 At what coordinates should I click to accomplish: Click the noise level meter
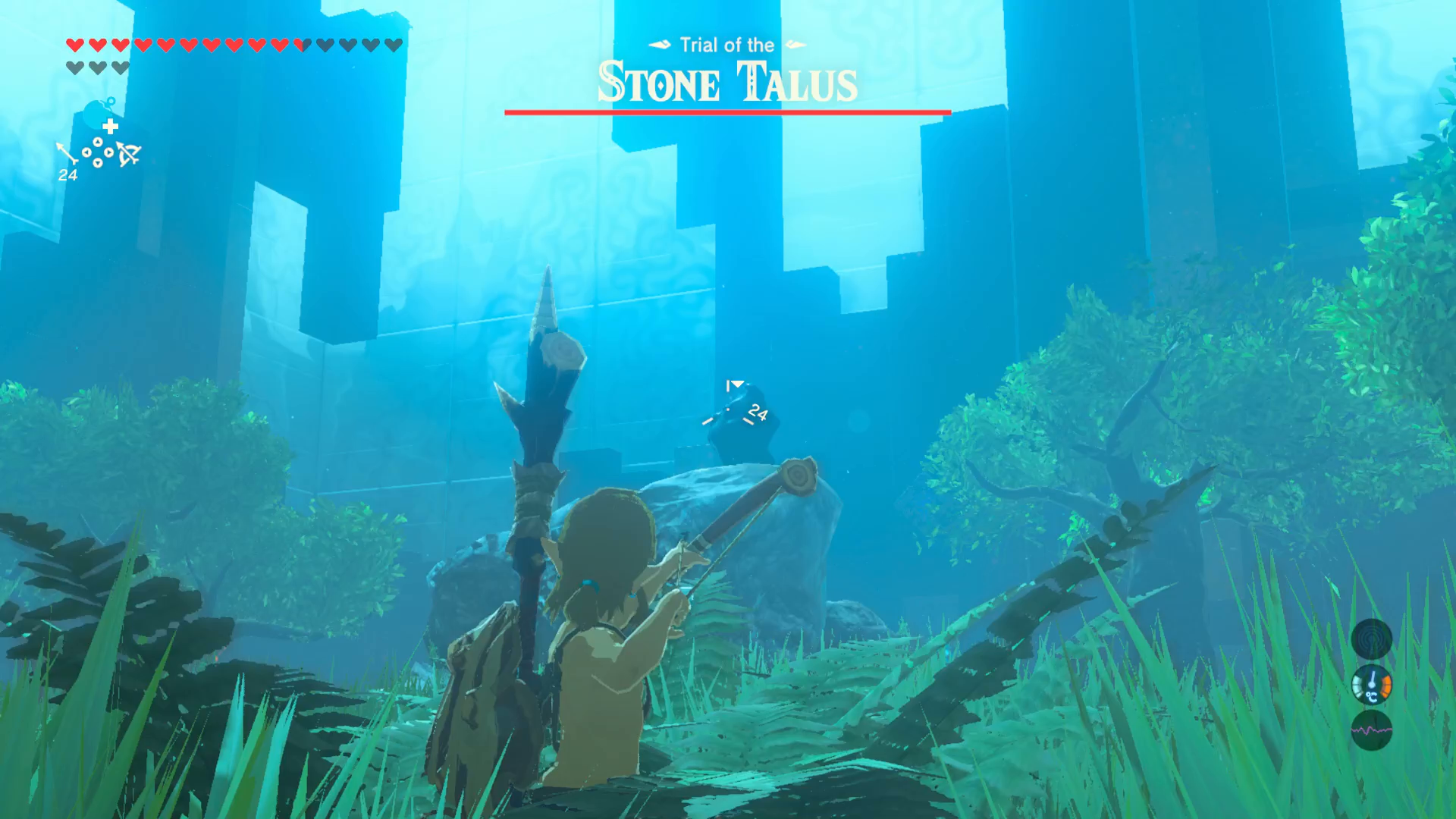coord(1373,730)
